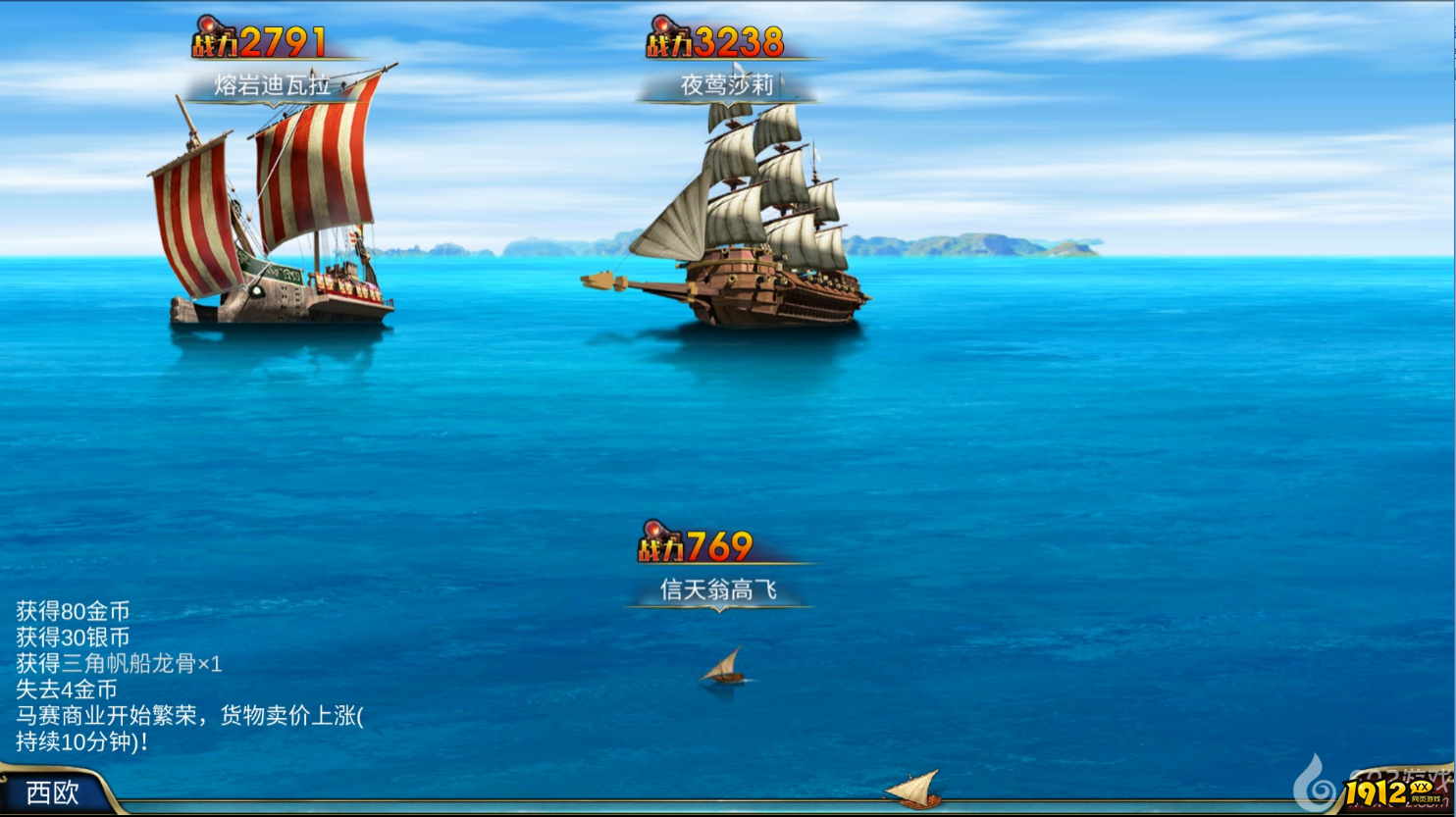The height and width of the screenshot is (817, 1456).
Task: Open the 西欧 region label
Action: click(x=53, y=792)
